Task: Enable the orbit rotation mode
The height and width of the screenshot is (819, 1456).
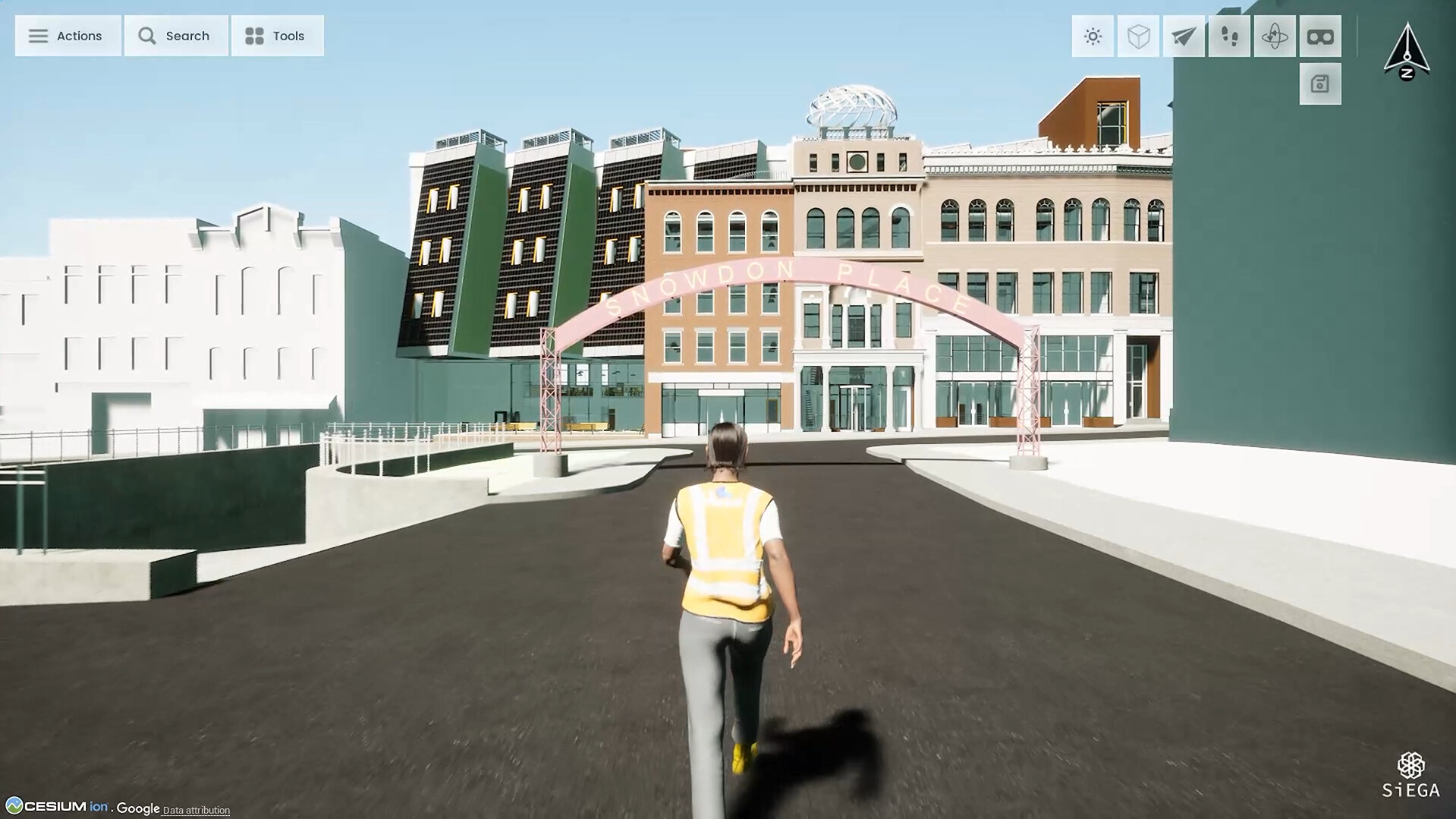Action: pyautogui.click(x=1275, y=36)
